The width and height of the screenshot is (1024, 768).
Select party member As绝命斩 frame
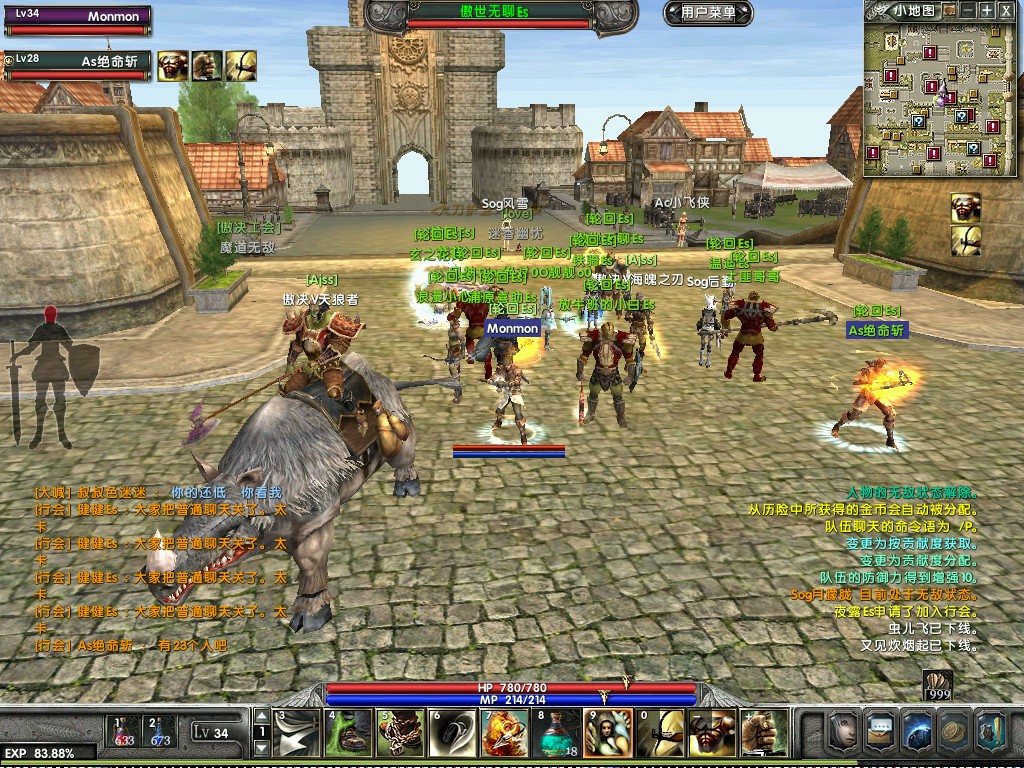click(78, 64)
